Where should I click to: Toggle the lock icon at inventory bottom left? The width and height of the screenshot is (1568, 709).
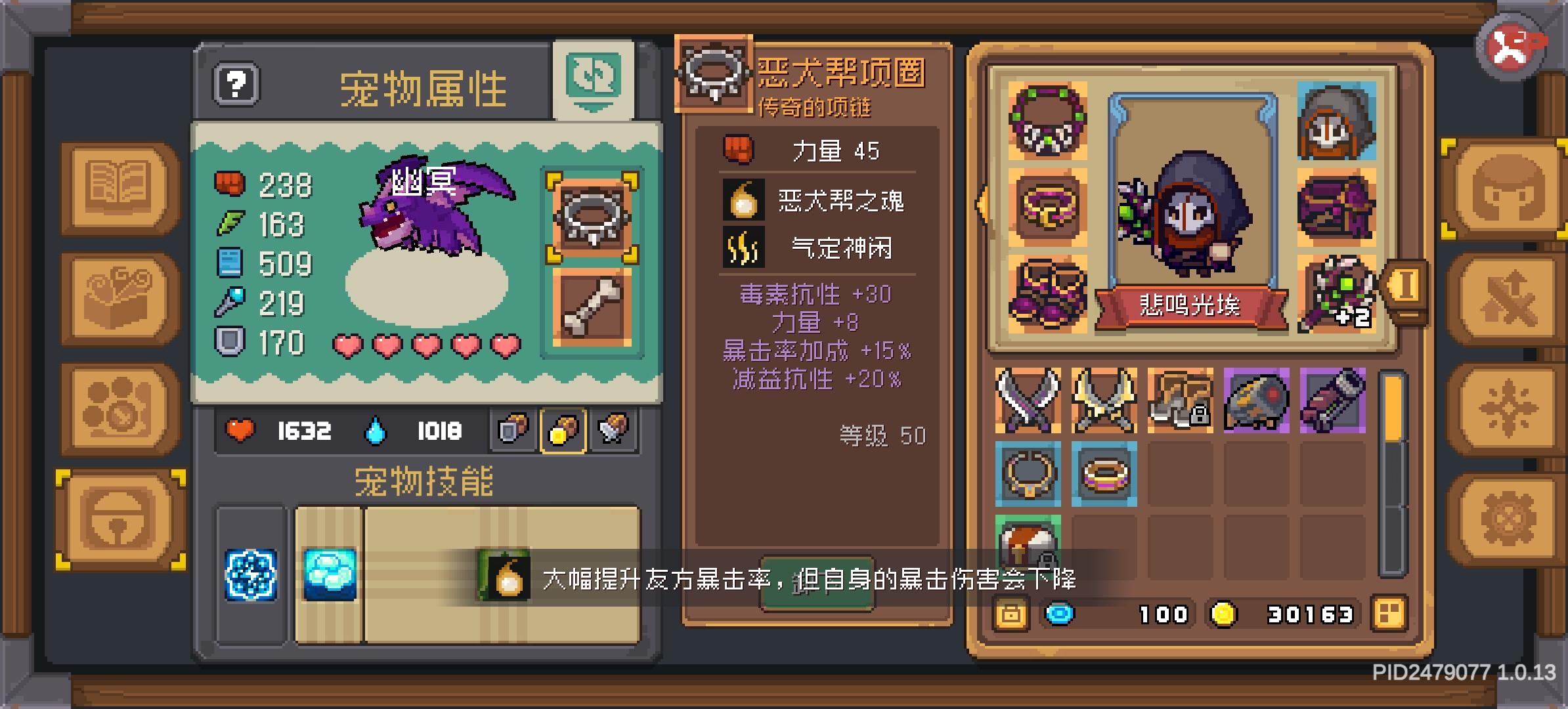pos(1011,614)
